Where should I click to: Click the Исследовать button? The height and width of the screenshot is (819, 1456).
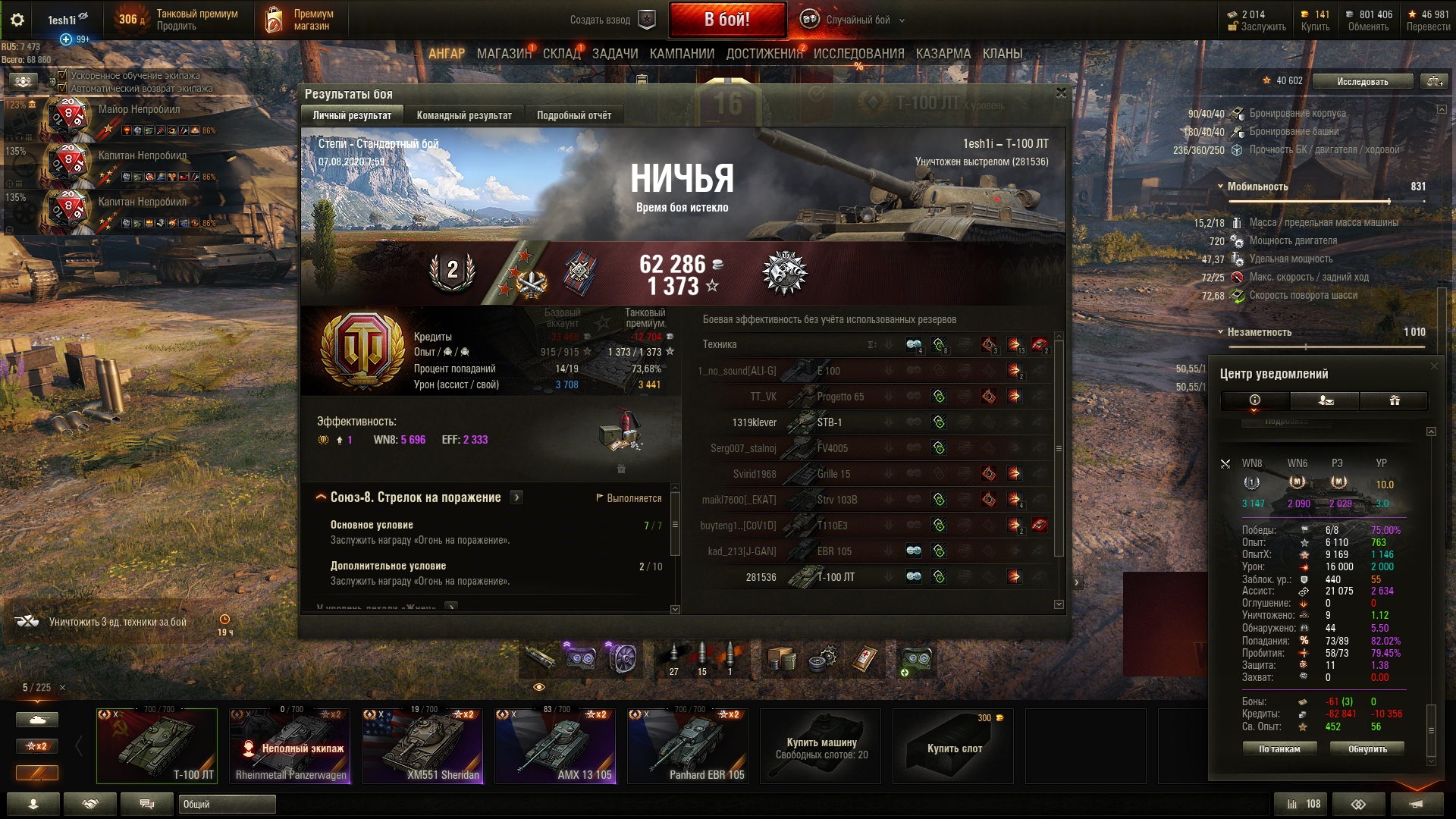(1363, 81)
